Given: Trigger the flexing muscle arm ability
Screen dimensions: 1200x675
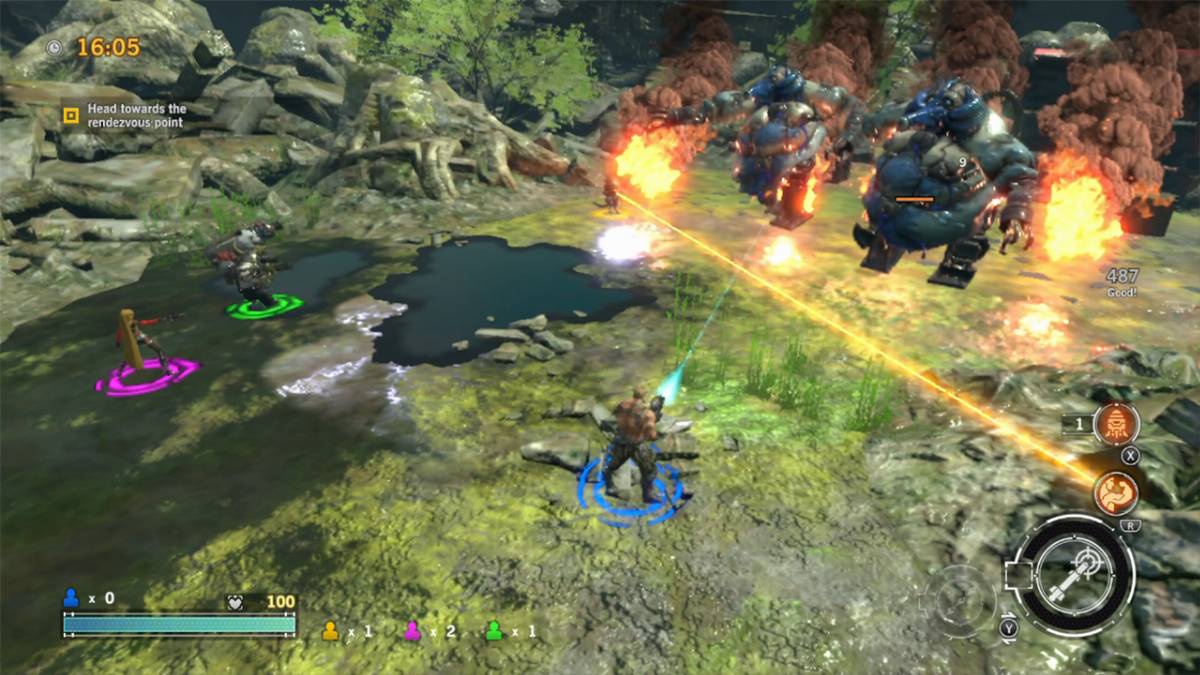Looking at the screenshot, I should coord(1116,493).
